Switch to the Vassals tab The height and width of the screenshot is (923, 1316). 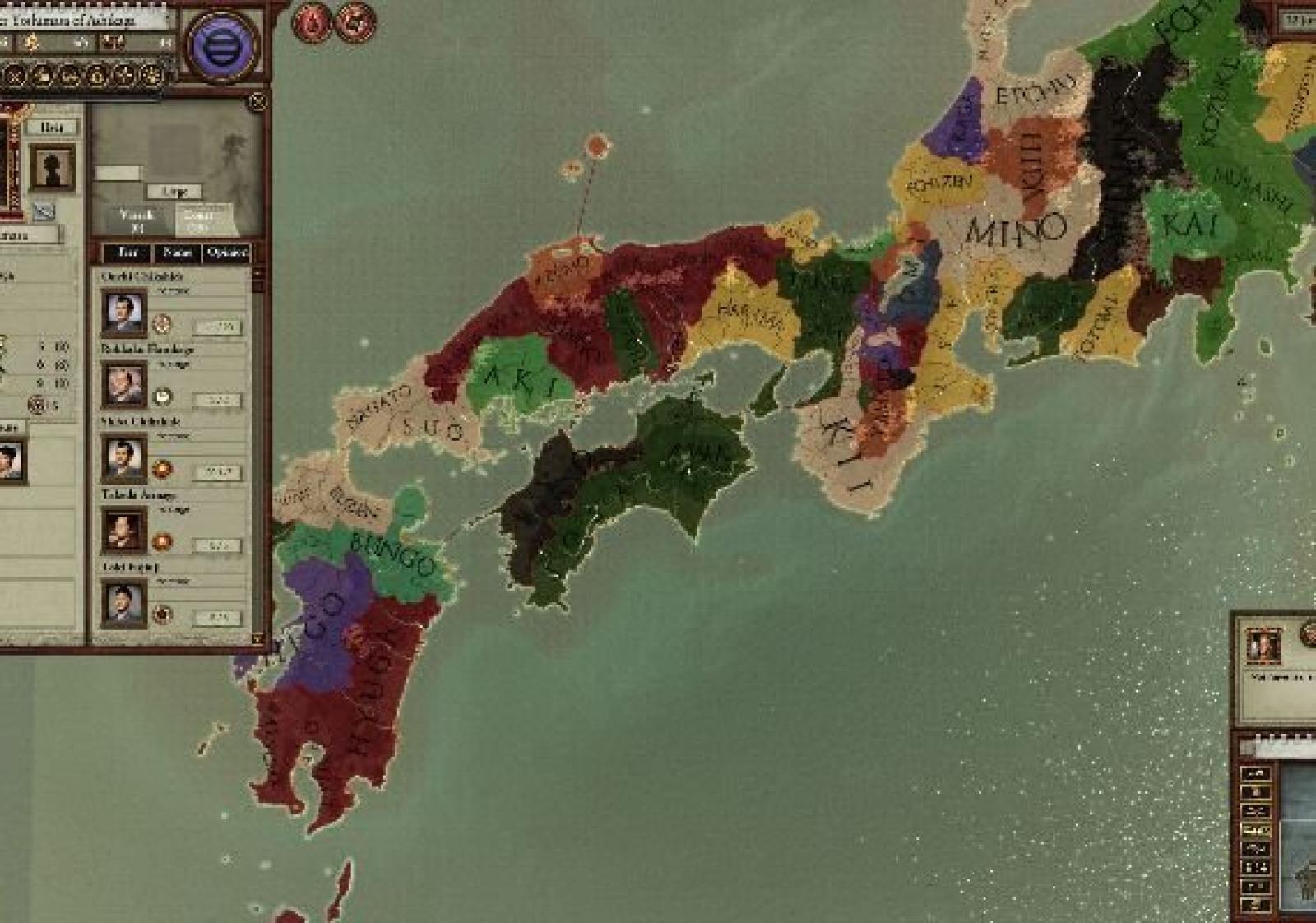point(137,219)
